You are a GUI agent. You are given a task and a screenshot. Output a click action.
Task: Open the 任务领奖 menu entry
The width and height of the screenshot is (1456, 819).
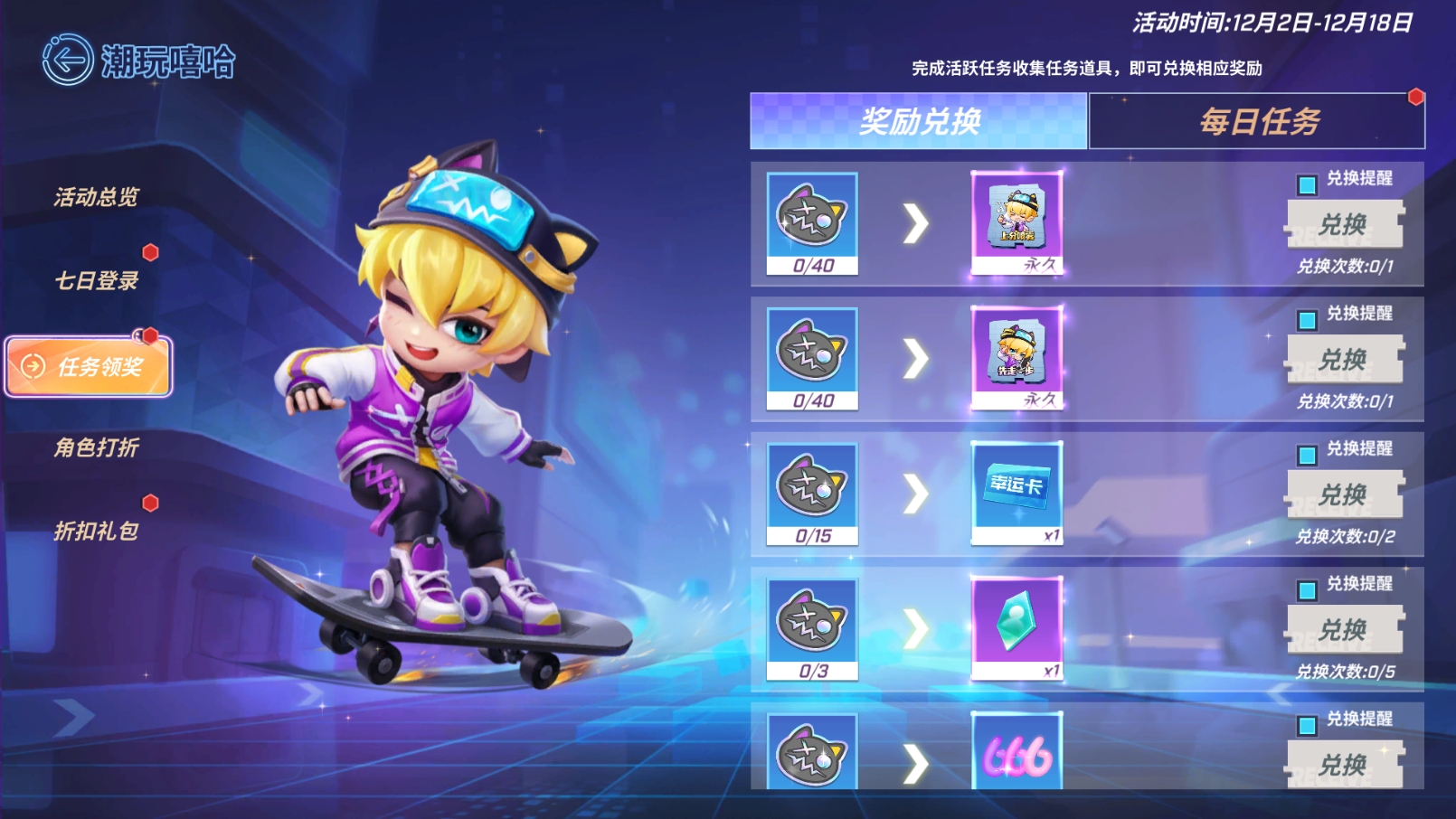(x=89, y=366)
